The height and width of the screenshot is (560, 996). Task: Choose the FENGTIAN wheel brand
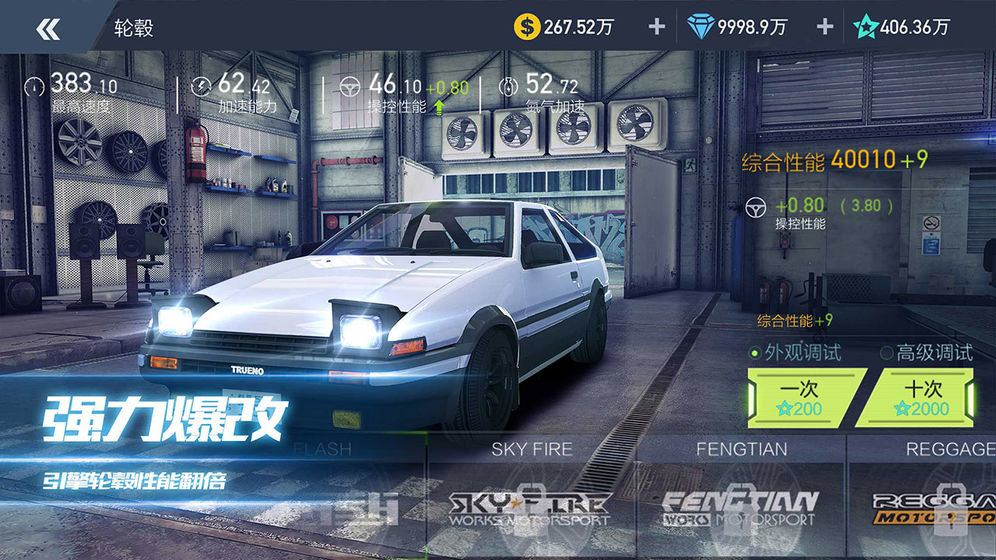coord(740,497)
